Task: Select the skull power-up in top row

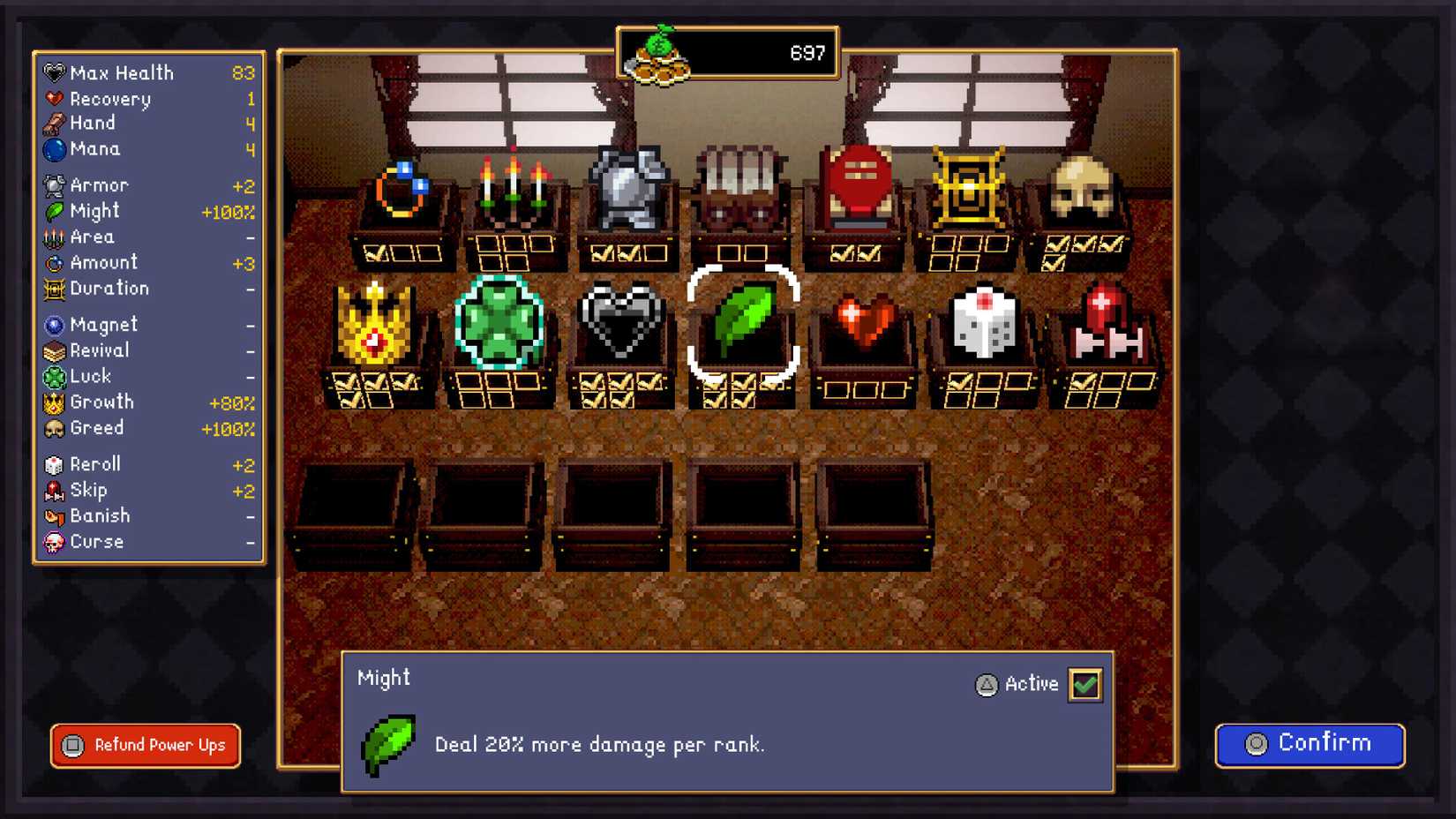Action: [x=1082, y=188]
